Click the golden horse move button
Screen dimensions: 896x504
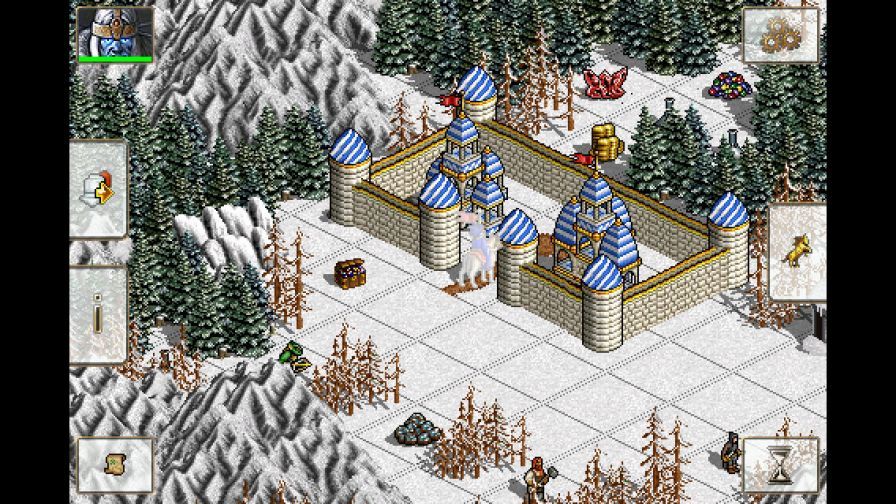point(798,252)
